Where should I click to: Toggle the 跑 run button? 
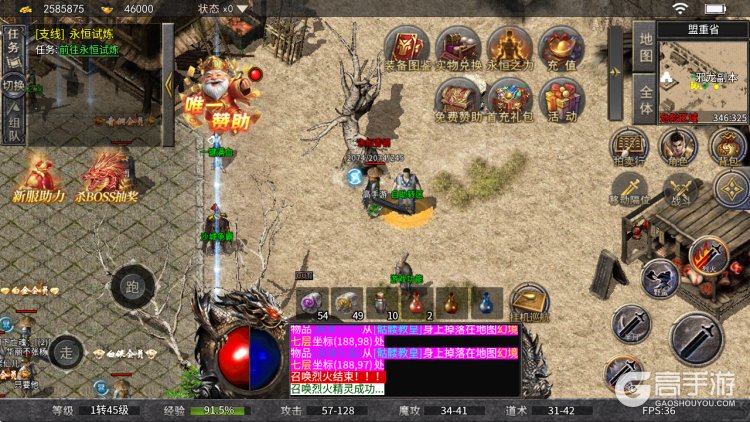[x=133, y=287]
